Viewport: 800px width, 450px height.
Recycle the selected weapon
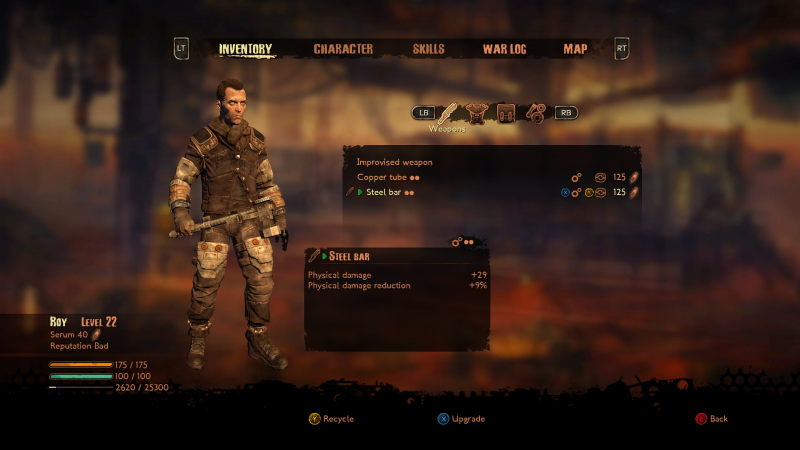[331, 419]
